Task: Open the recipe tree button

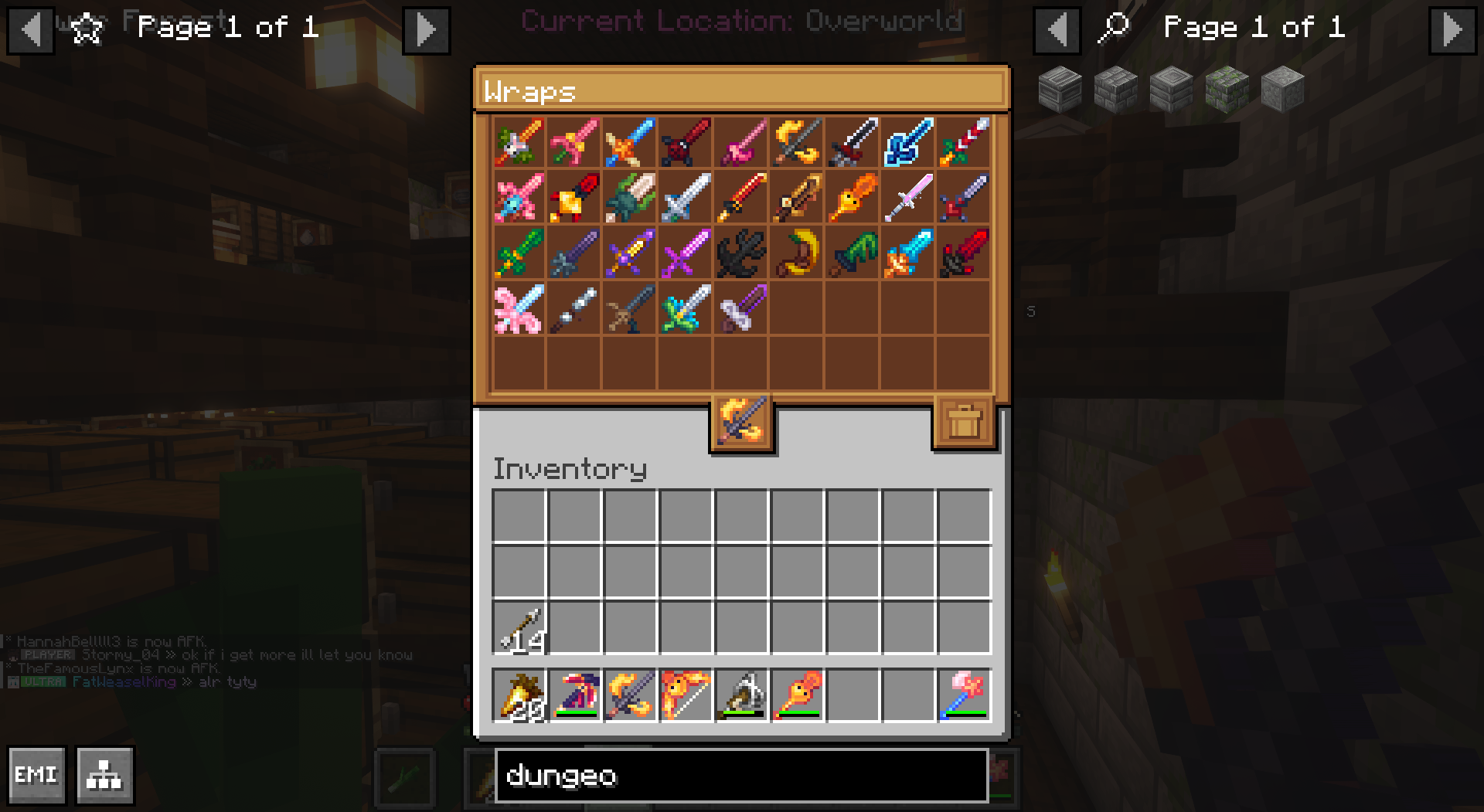Action: click(105, 774)
